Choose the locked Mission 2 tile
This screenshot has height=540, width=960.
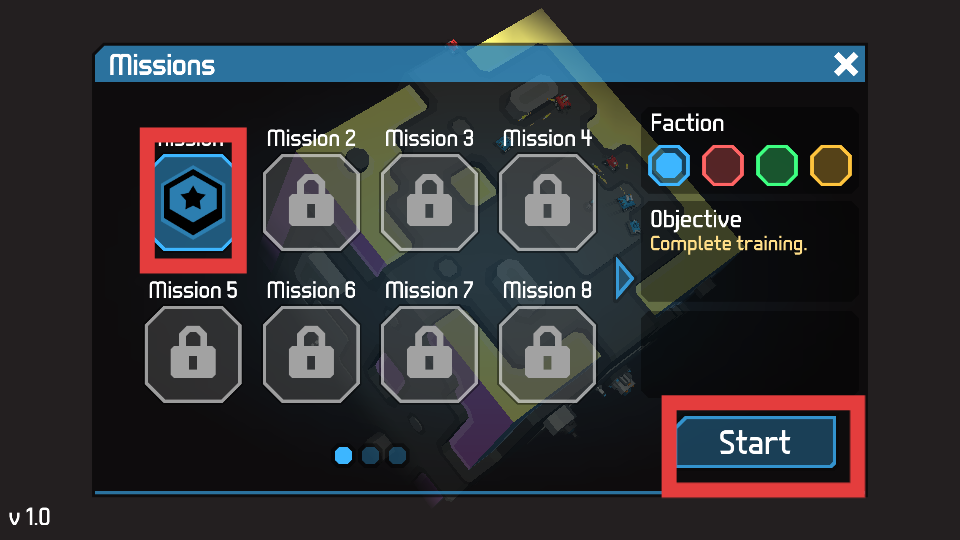point(311,203)
